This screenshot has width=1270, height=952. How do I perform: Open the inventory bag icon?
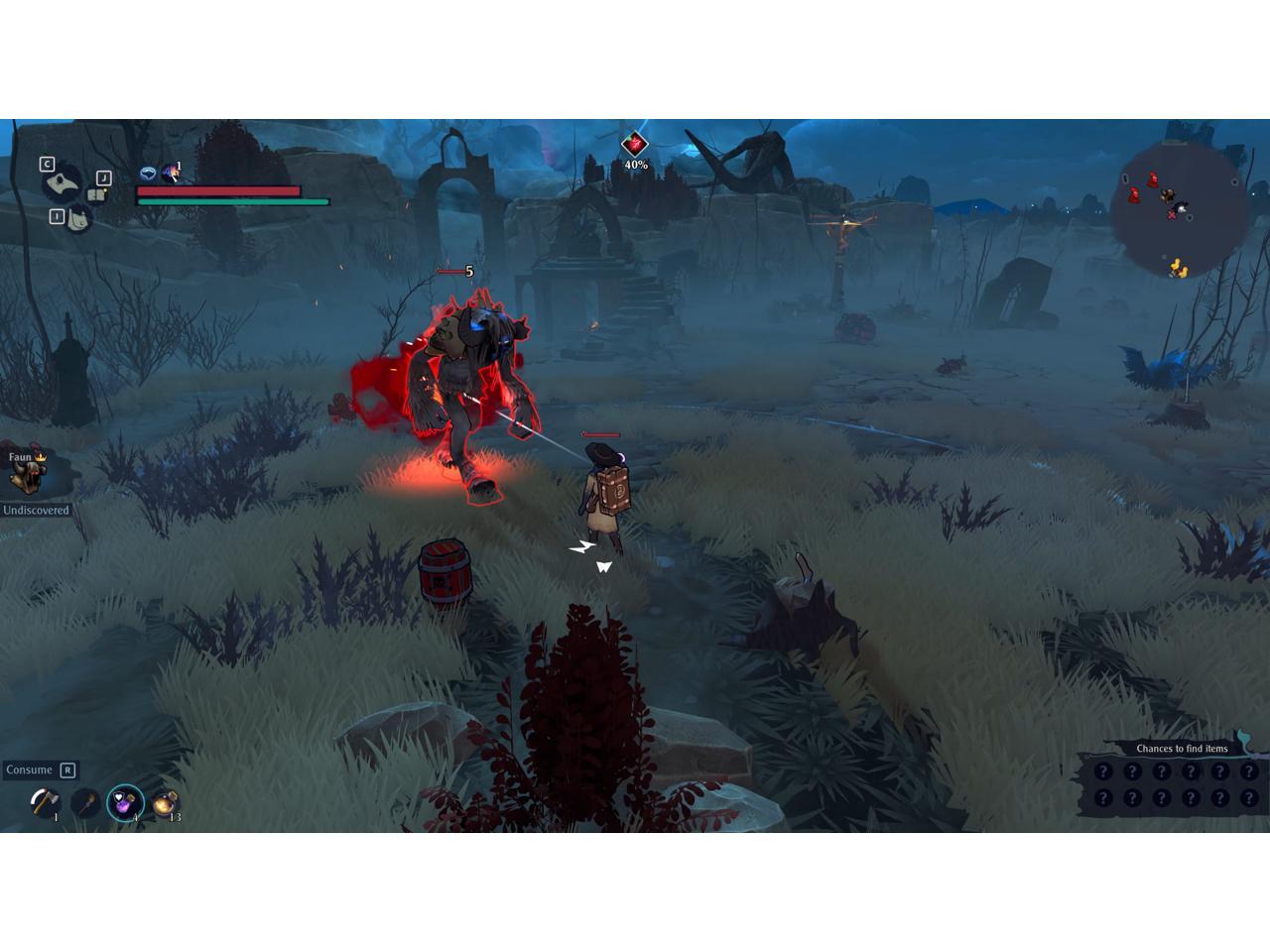click(77, 218)
